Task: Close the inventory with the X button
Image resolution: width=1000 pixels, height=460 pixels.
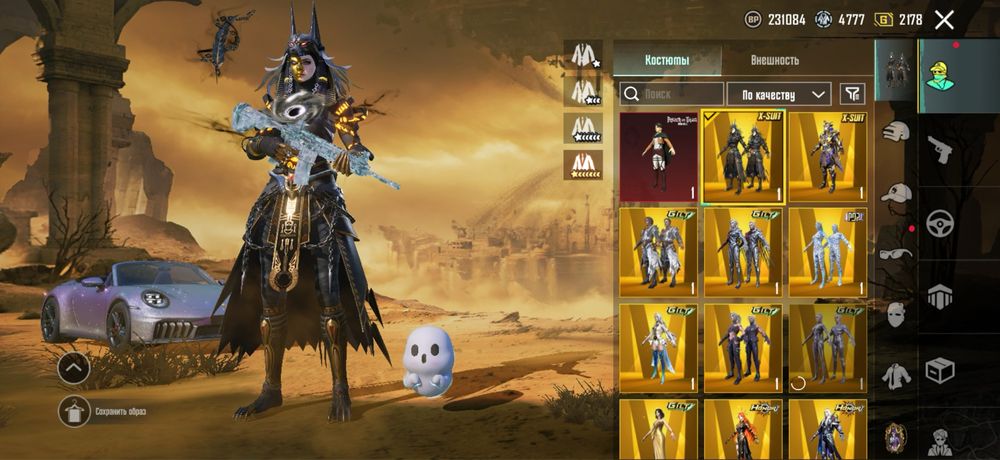Action: 943,19
